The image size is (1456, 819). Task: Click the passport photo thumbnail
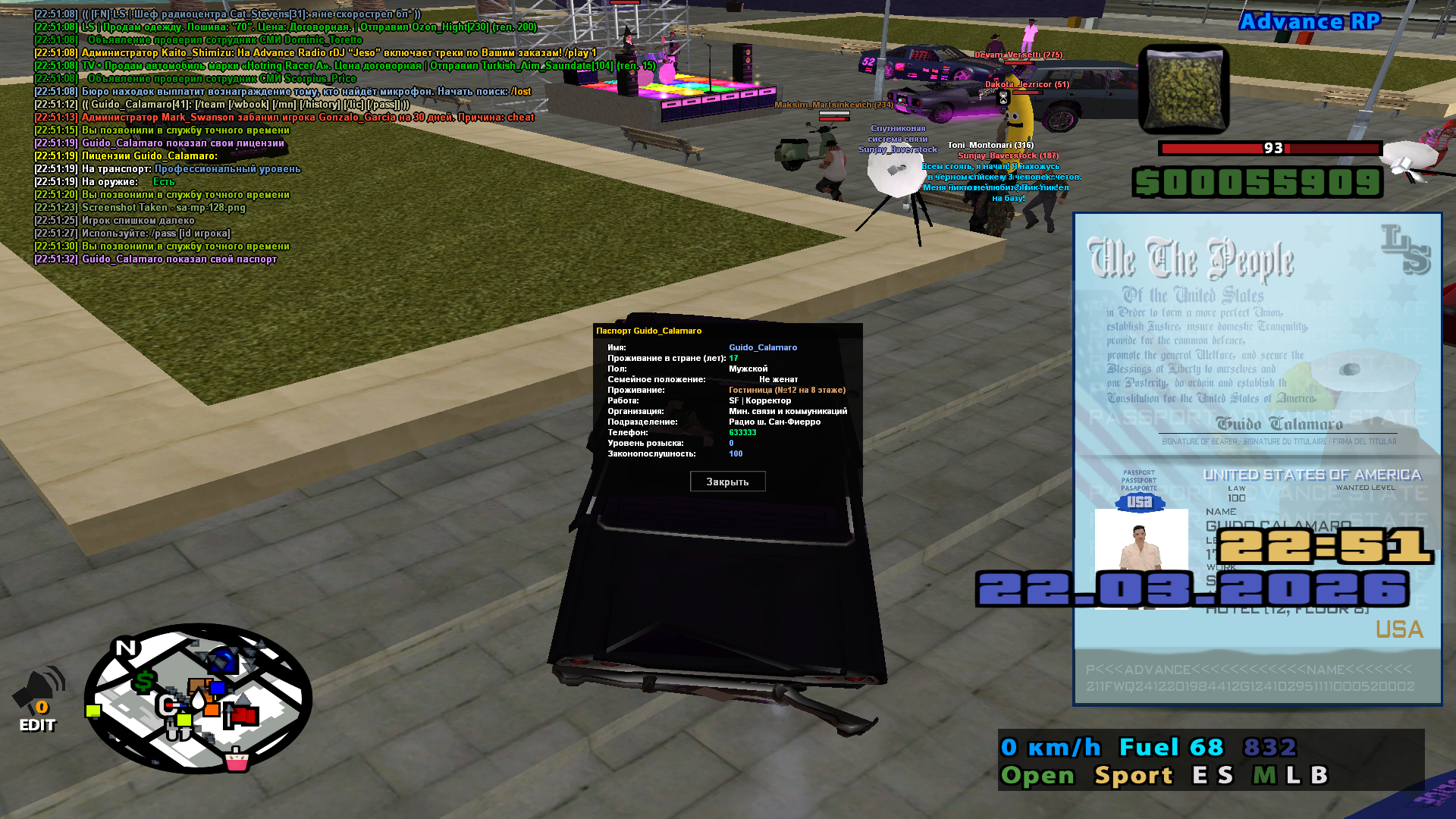coord(1140,543)
